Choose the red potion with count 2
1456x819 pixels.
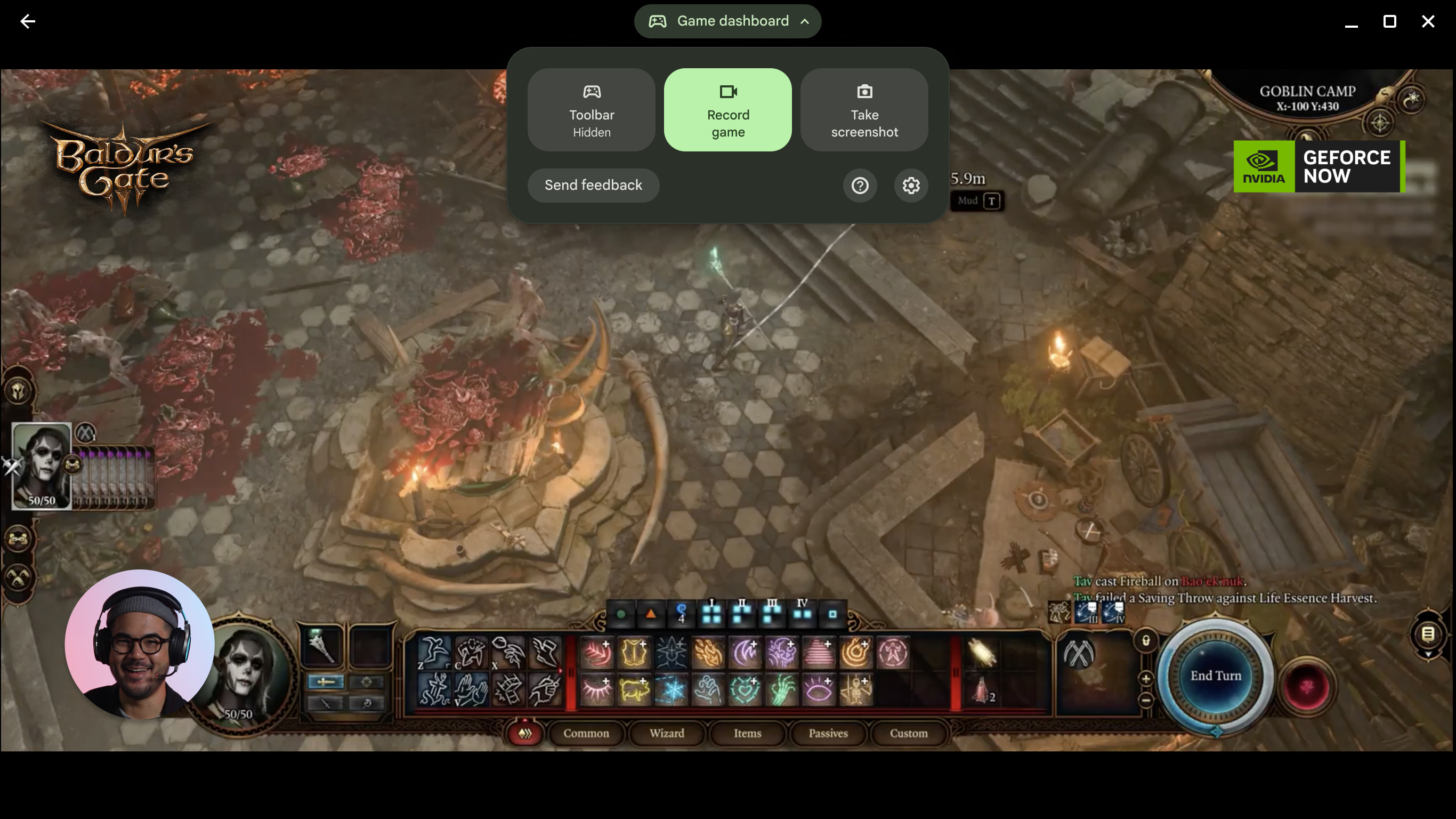click(983, 690)
